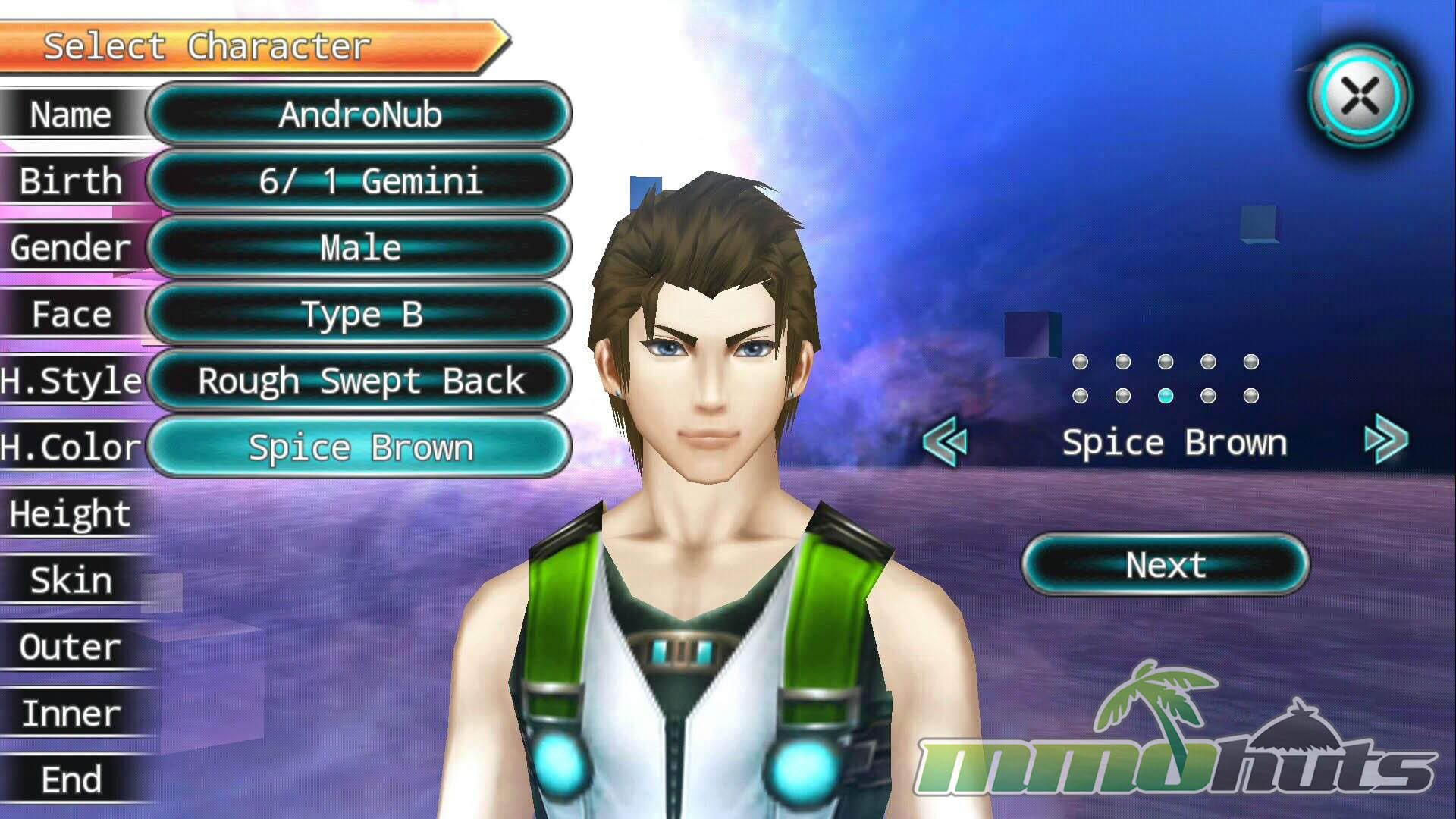Choose the Rough Swept Back hairstyle field
This screenshot has width=1456, height=819.
[x=359, y=381]
